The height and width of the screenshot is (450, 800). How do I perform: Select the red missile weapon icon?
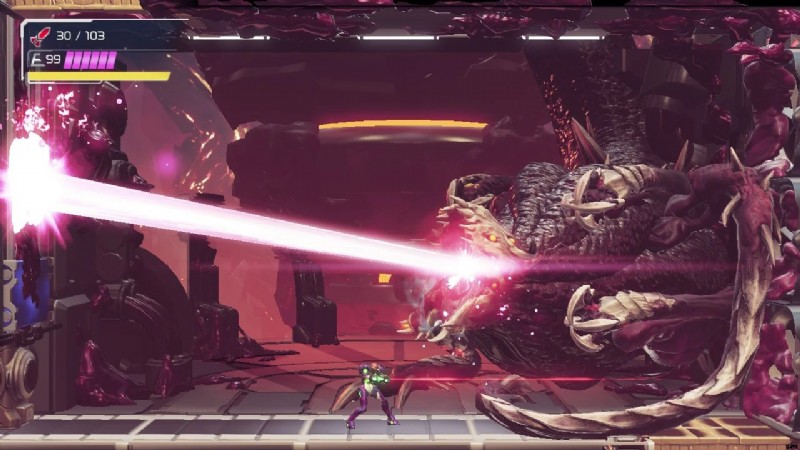pyautogui.click(x=40, y=36)
